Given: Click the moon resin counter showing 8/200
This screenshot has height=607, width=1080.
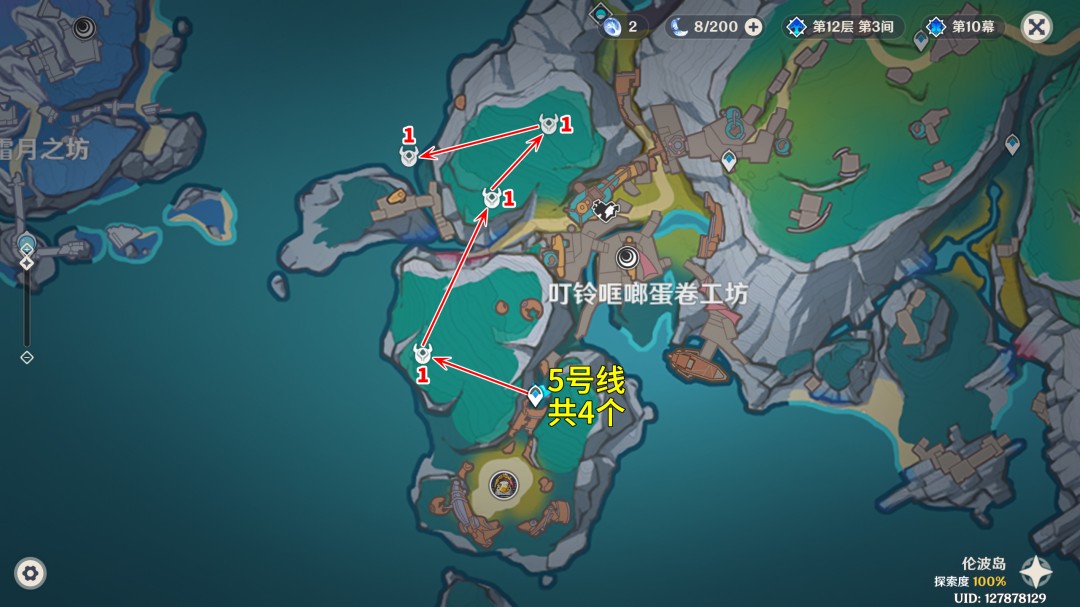Looking at the screenshot, I should pos(705,27).
